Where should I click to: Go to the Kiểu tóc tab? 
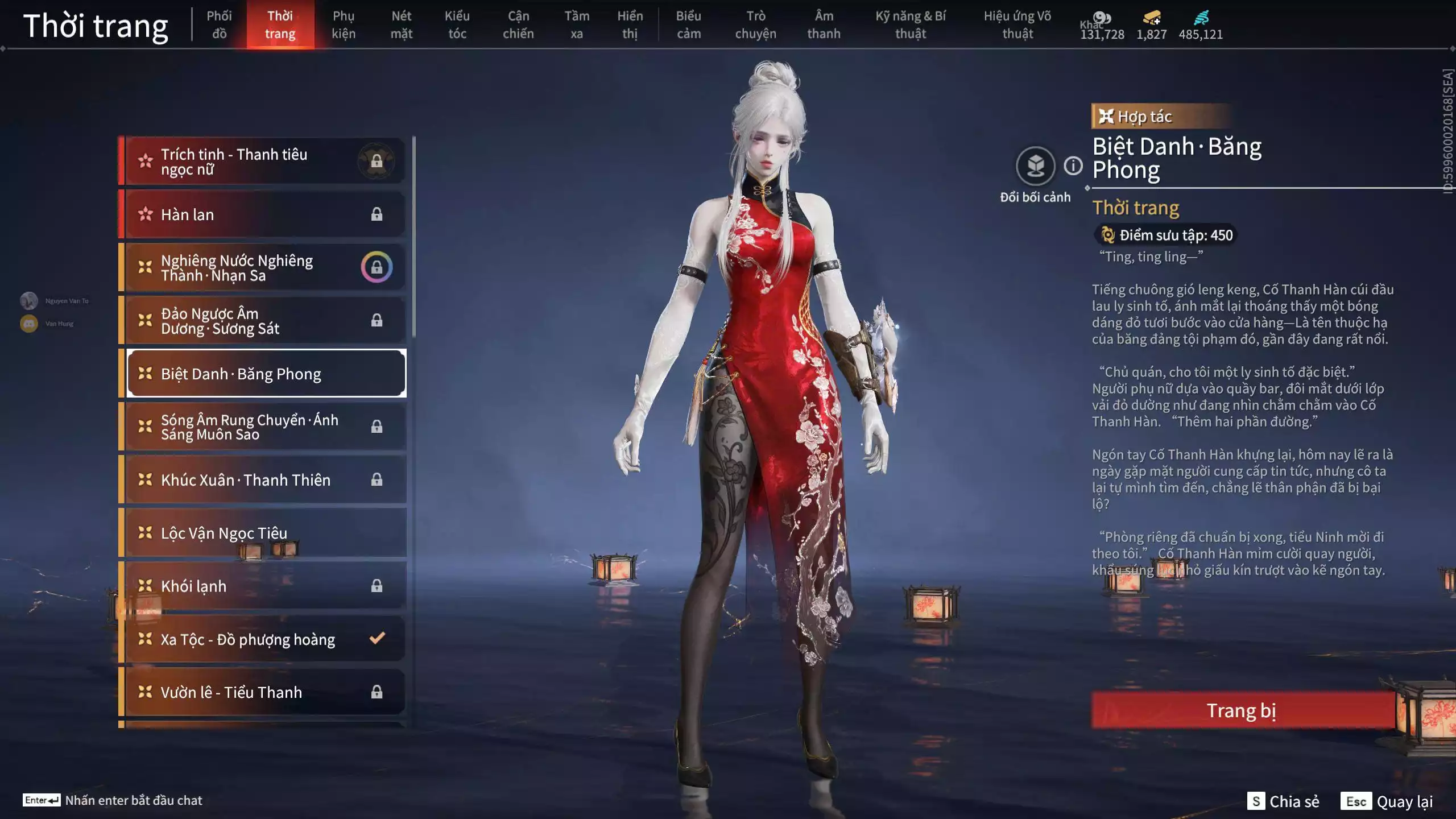pyautogui.click(x=457, y=25)
